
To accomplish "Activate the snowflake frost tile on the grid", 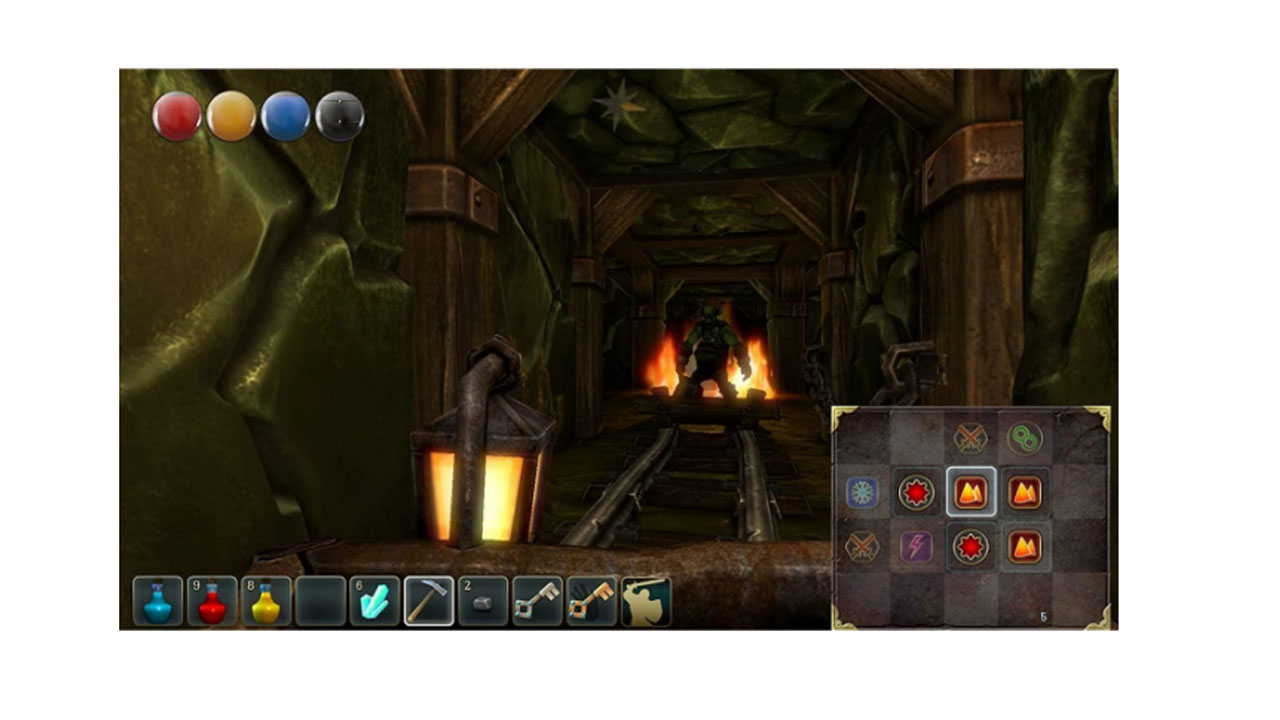I will (x=861, y=492).
